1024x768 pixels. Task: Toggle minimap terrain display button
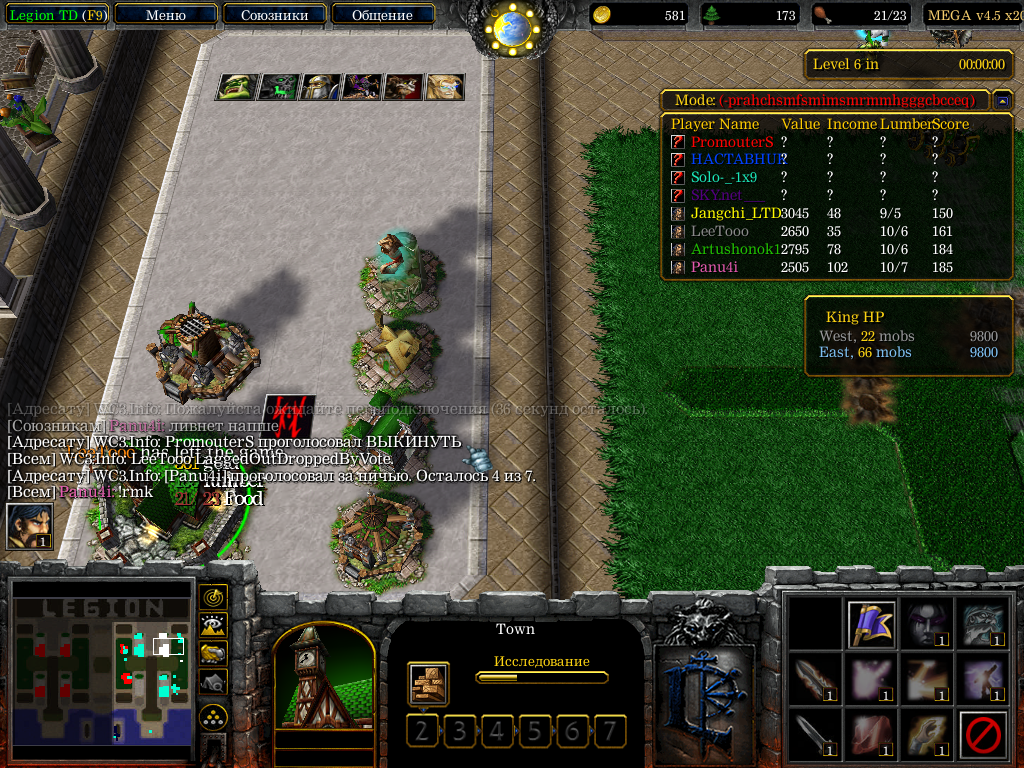pos(213,625)
